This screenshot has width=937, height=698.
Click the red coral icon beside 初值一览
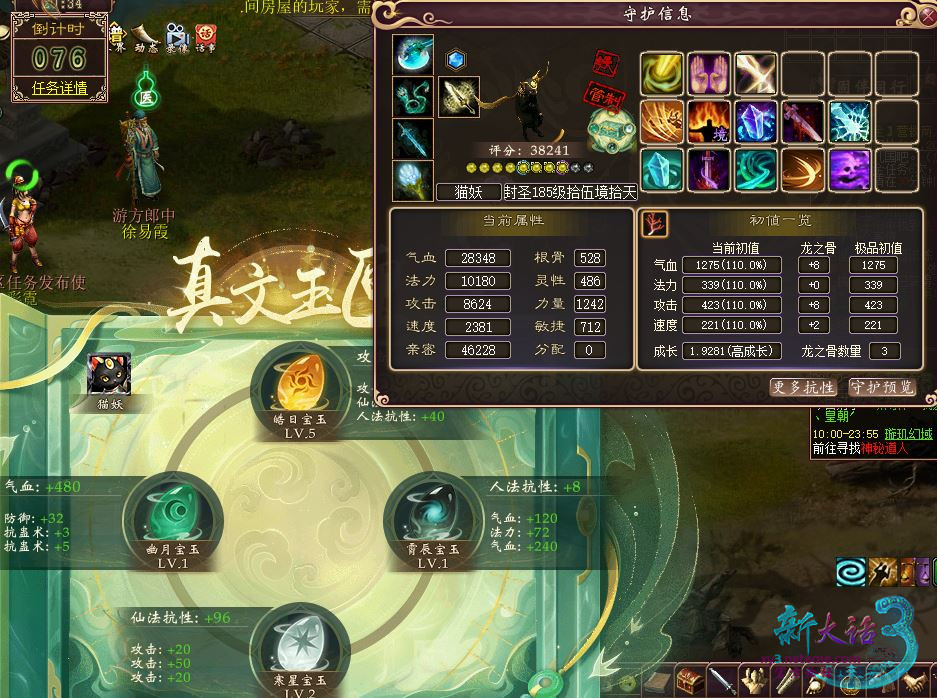tap(654, 223)
